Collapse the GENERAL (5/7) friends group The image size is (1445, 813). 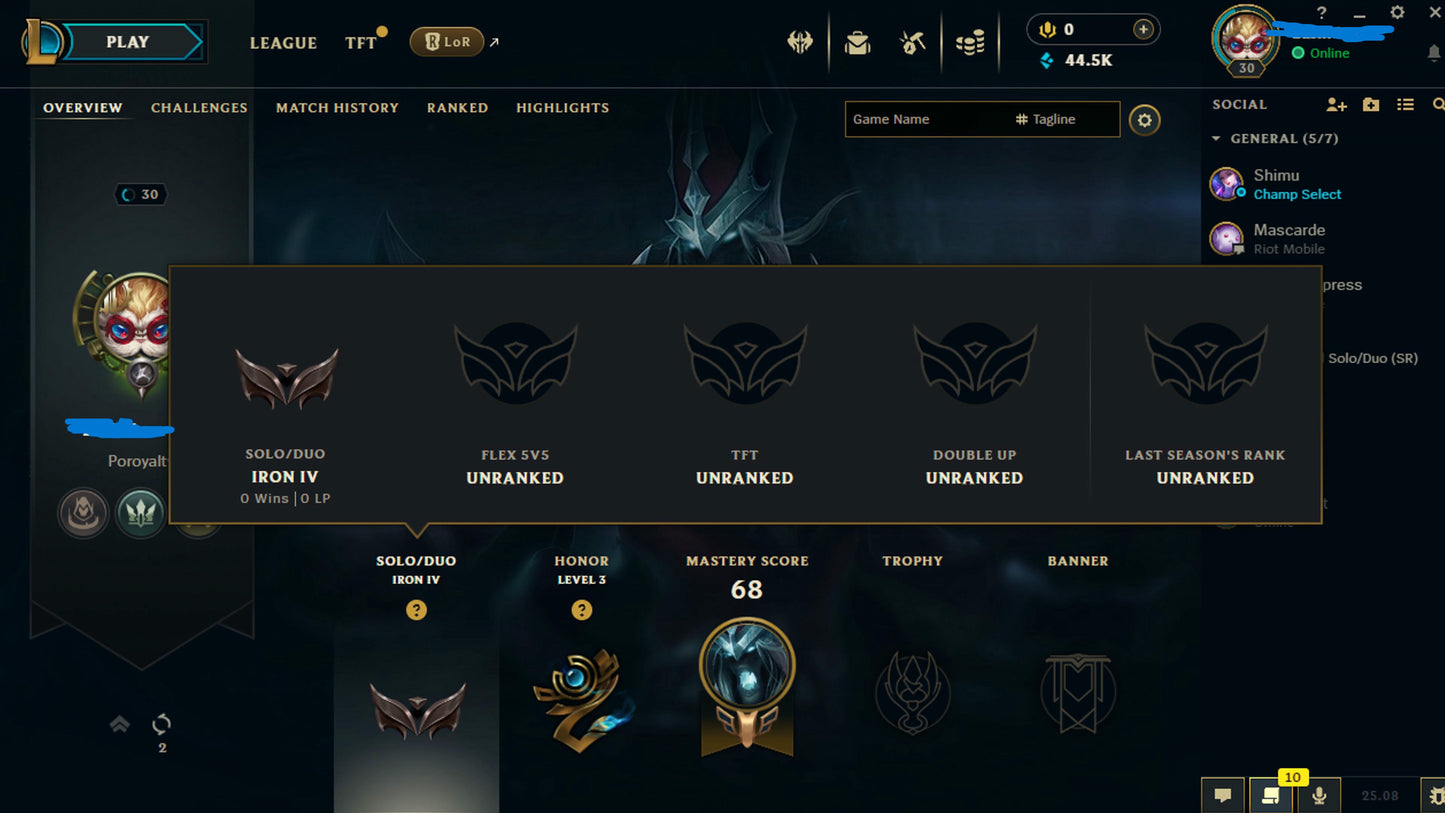pos(1218,138)
